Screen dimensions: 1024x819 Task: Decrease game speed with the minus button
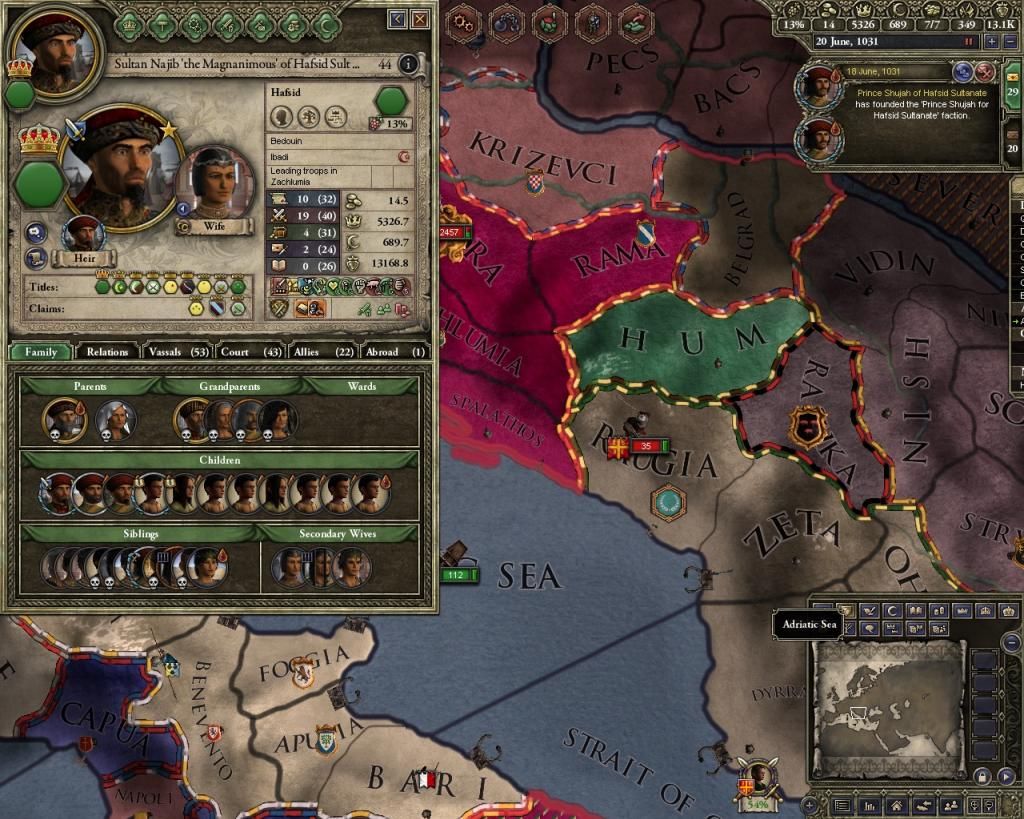click(1008, 42)
